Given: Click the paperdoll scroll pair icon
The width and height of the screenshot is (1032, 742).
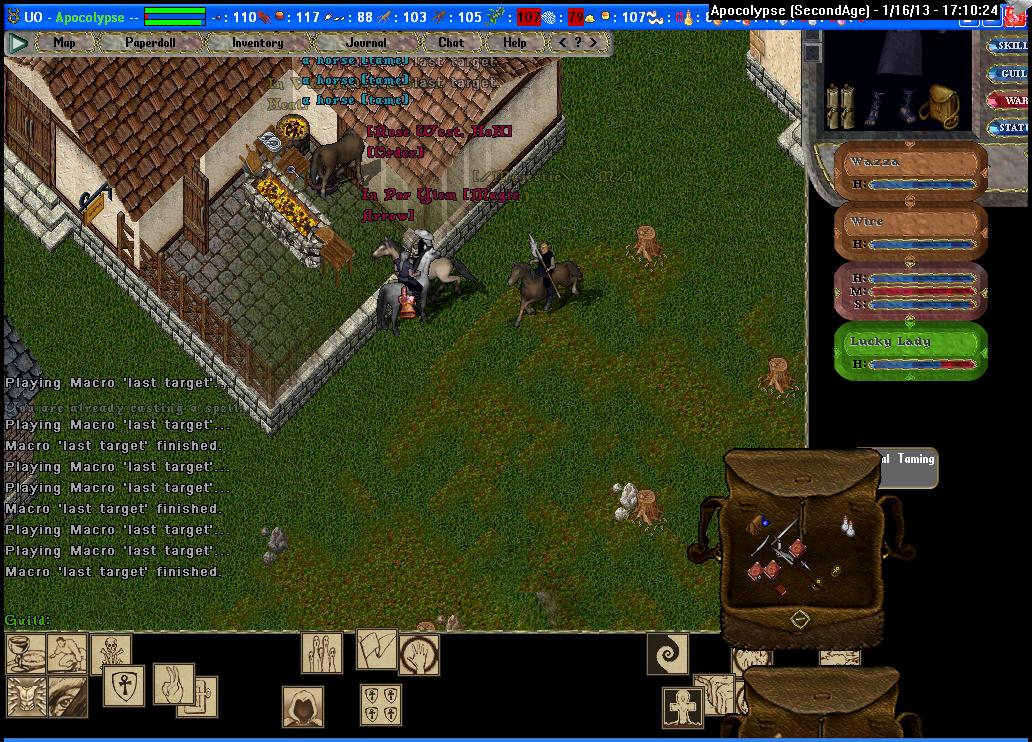Looking at the screenshot, I should coord(840,105).
